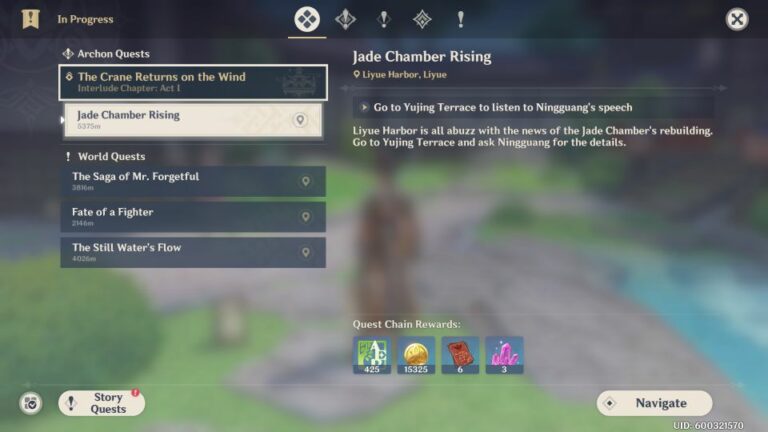
Task: Close the quest menu
Action: coord(737,19)
